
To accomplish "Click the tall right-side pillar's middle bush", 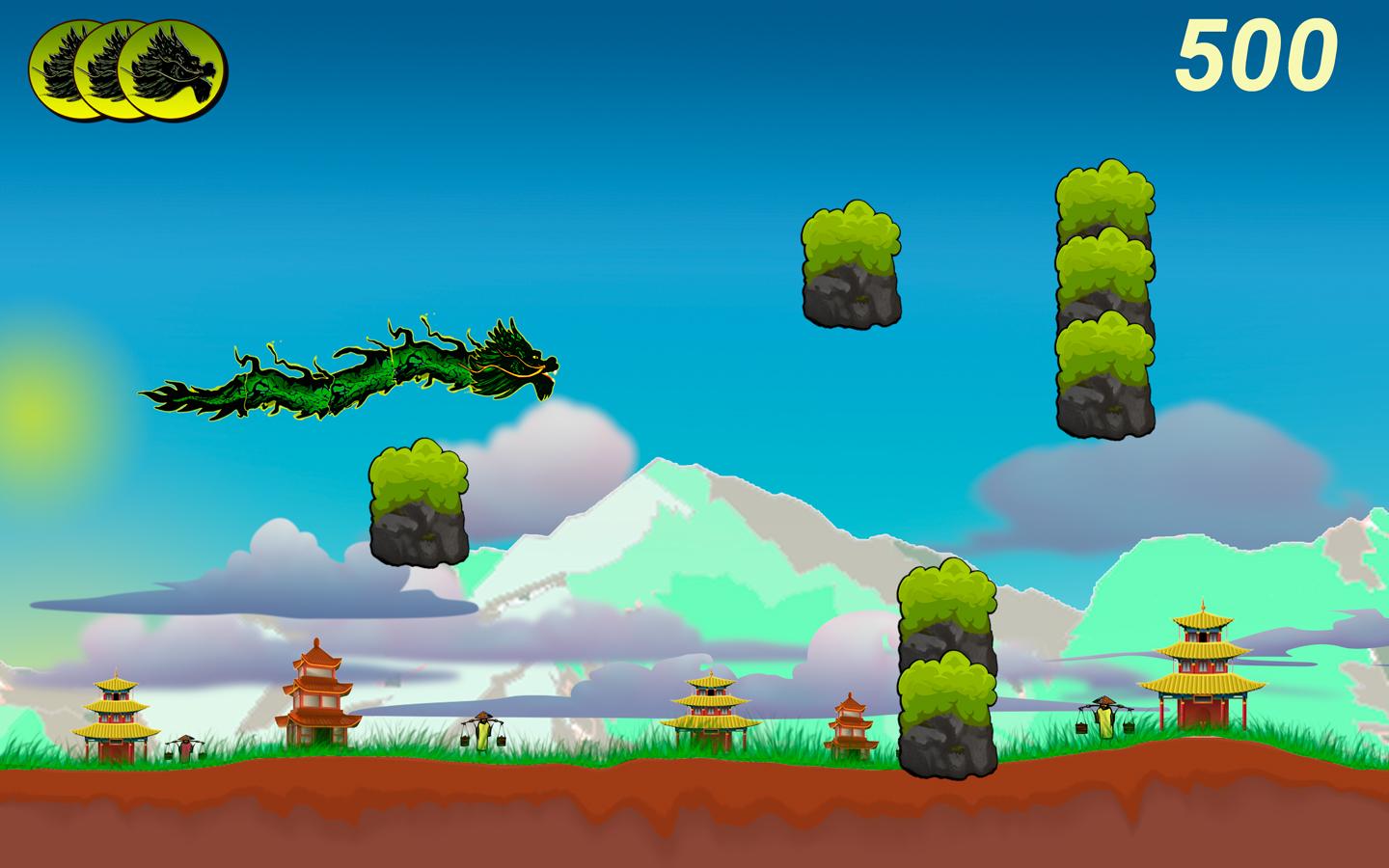I will pos(1104,265).
